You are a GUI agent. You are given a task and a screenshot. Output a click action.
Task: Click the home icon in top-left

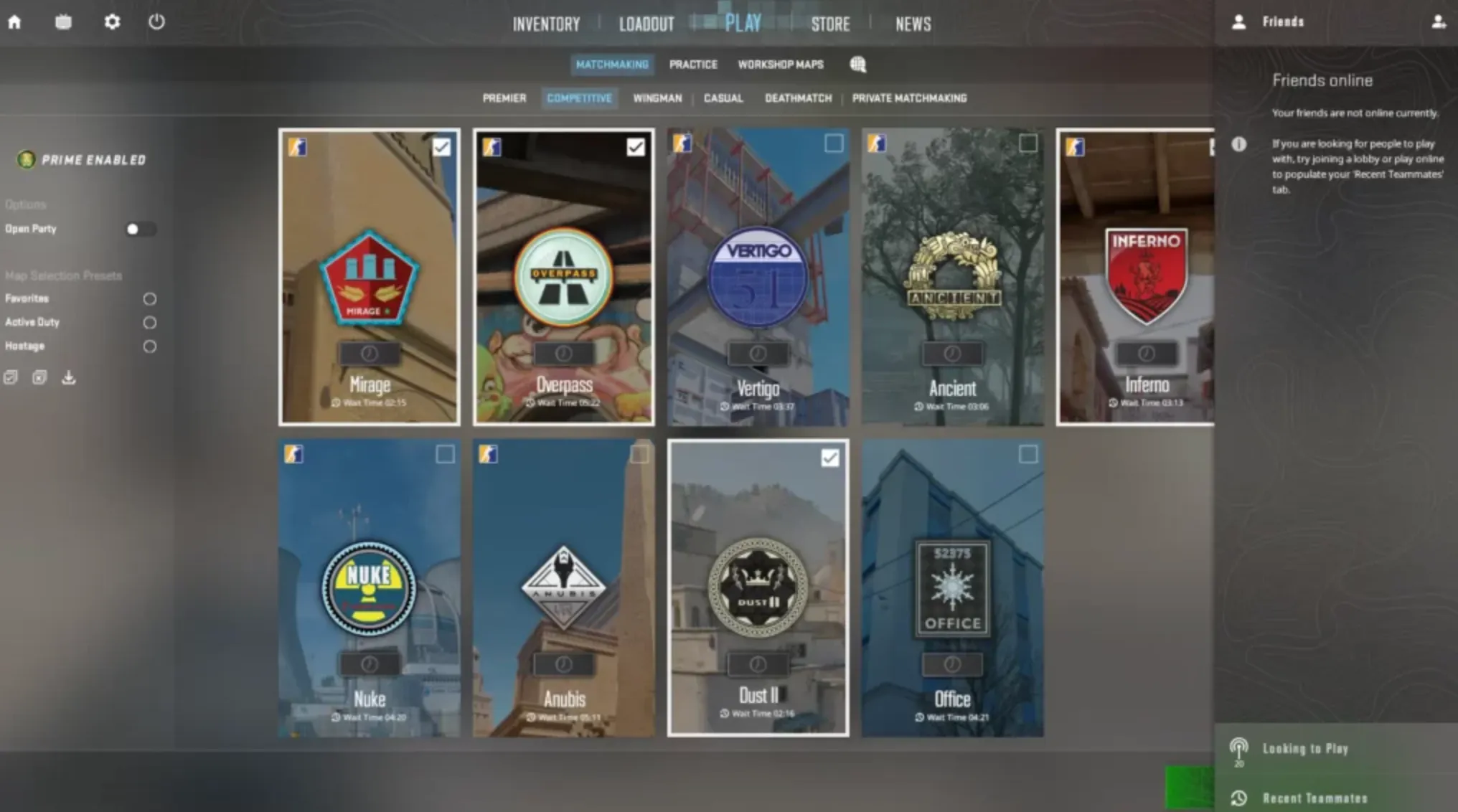(14, 22)
